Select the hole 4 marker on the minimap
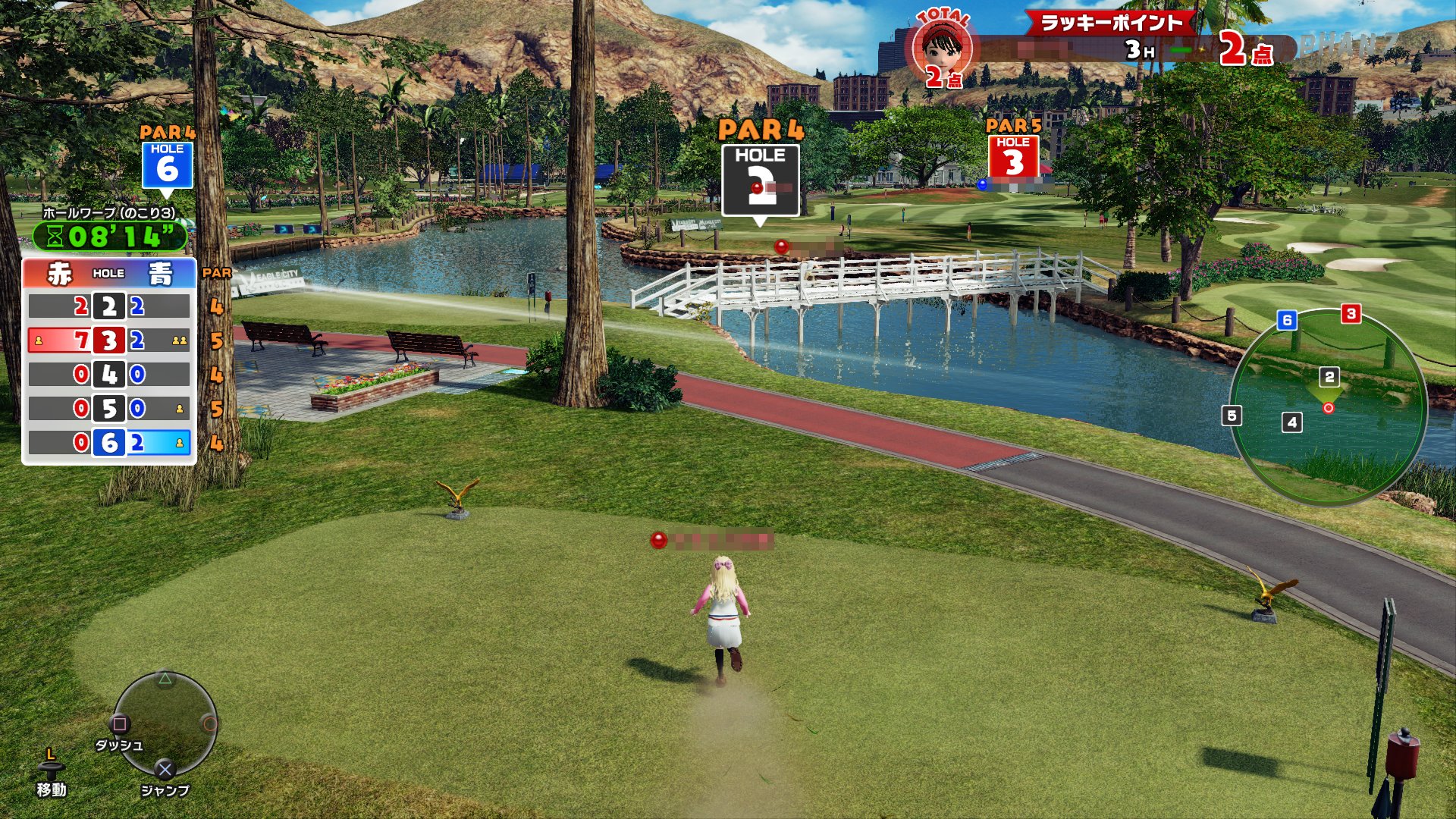 [x=1292, y=422]
